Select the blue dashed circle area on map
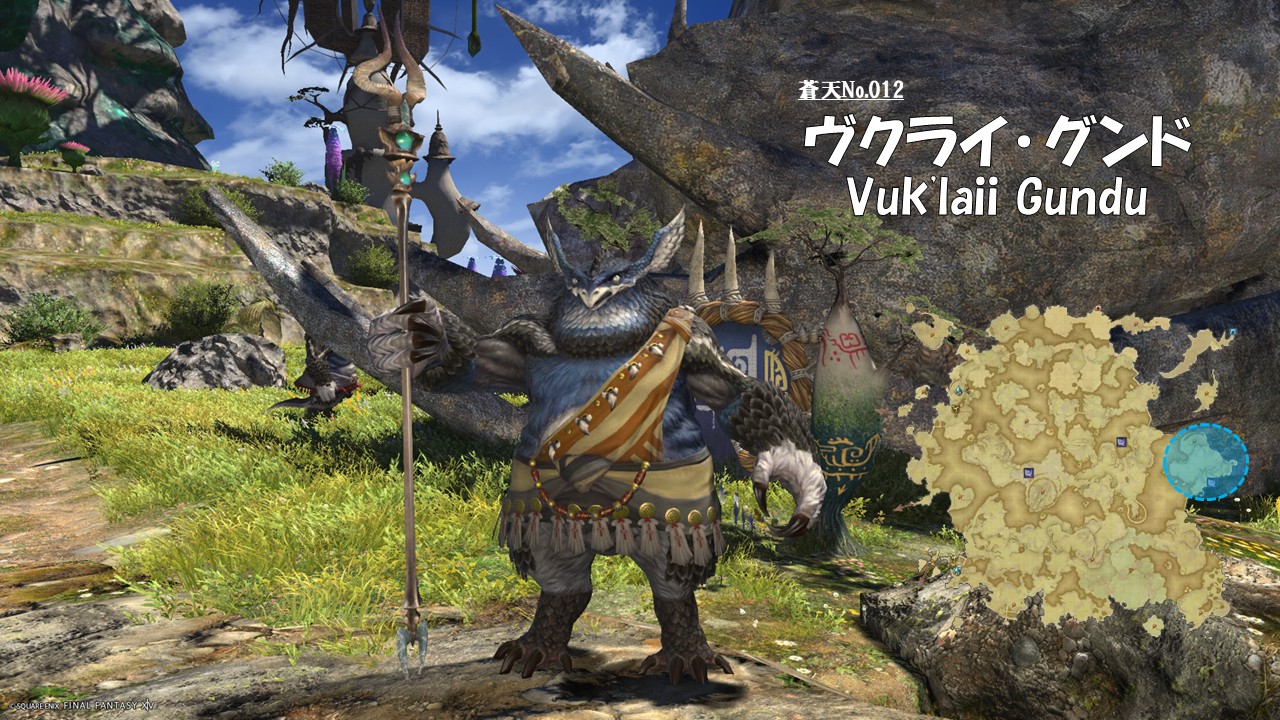This screenshot has width=1280, height=720. point(1205,462)
